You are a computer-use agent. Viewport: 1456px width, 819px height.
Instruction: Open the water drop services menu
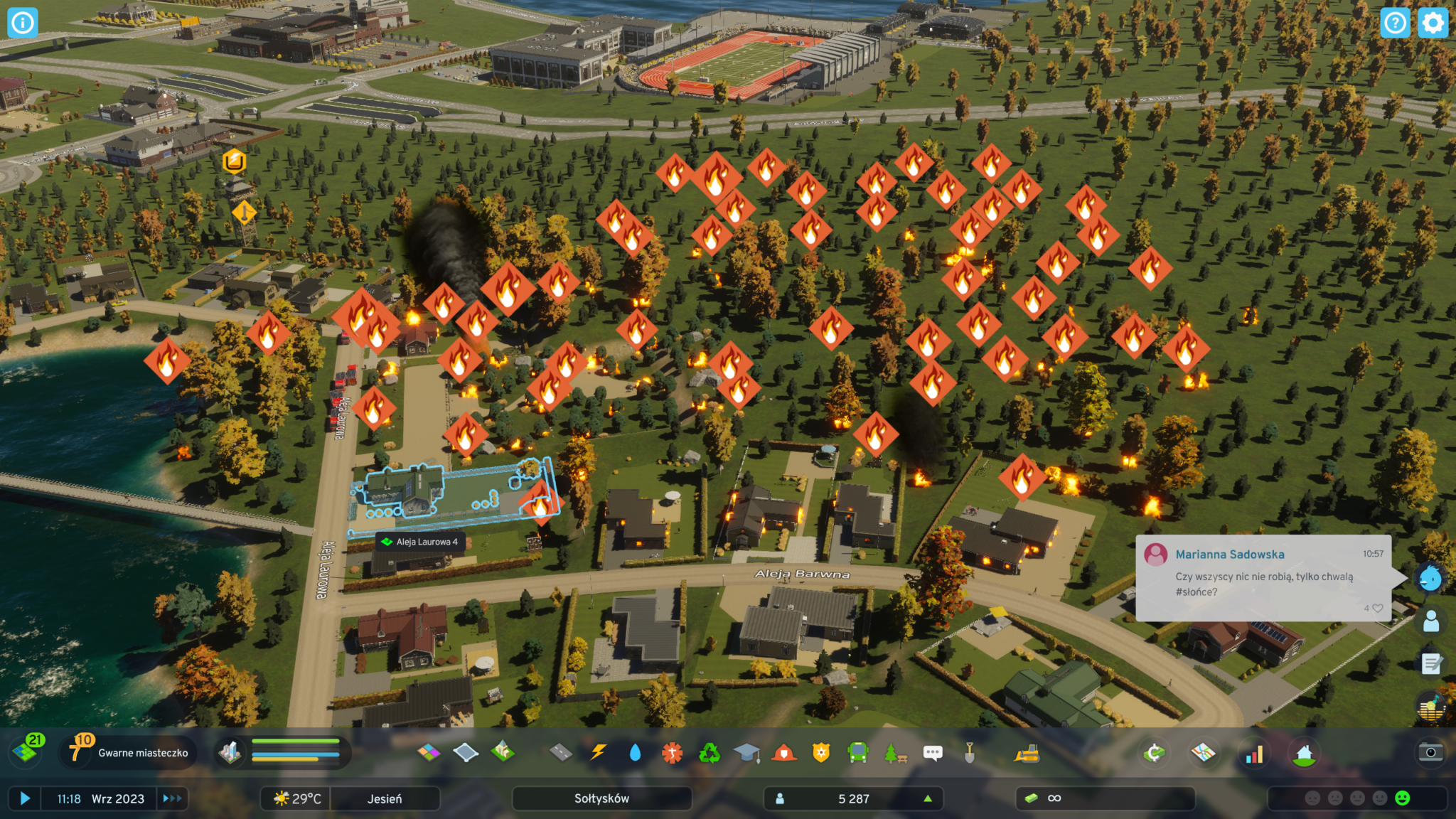coord(635,752)
